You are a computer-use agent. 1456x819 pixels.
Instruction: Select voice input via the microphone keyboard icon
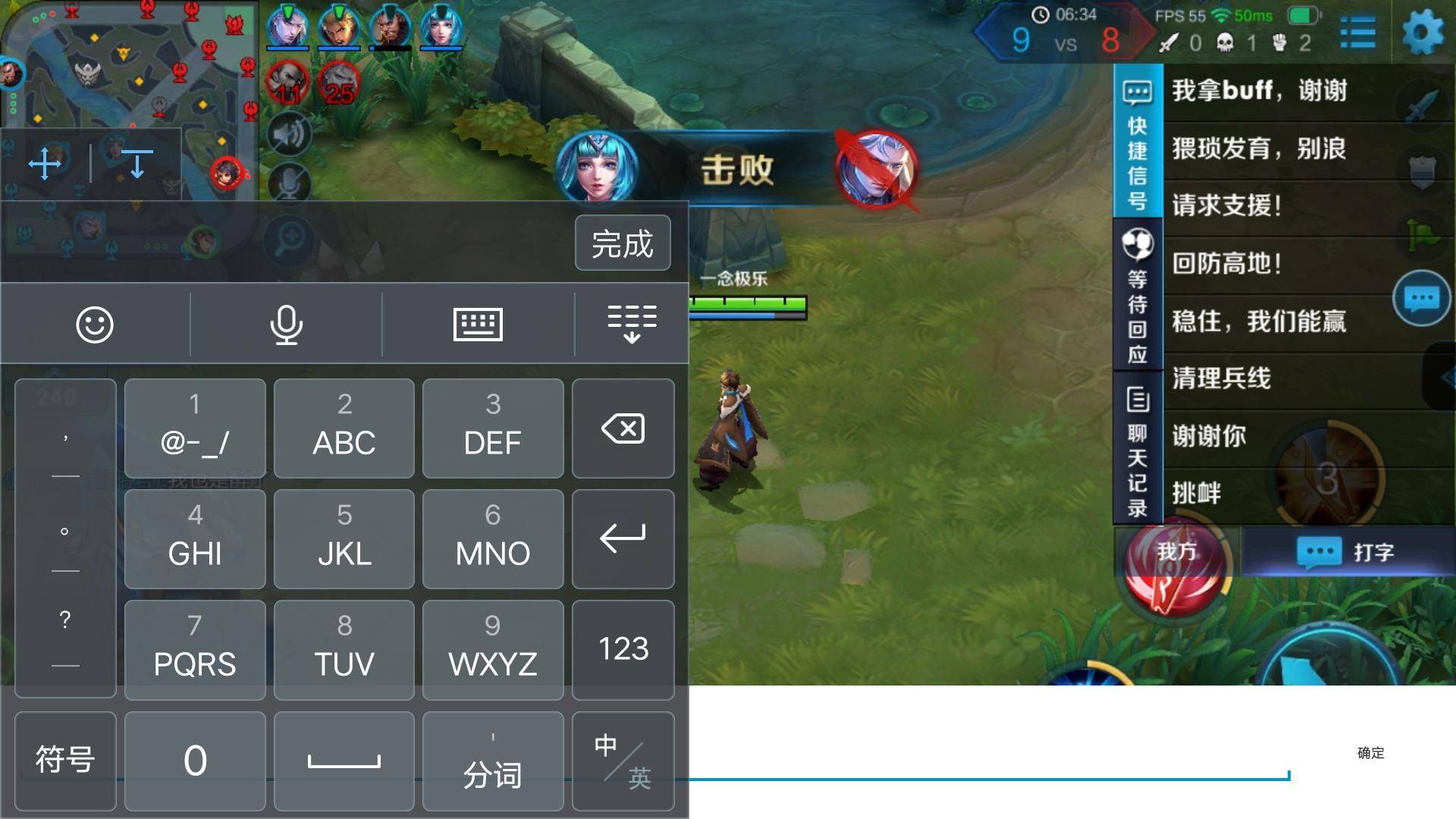click(x=285, y=324)
